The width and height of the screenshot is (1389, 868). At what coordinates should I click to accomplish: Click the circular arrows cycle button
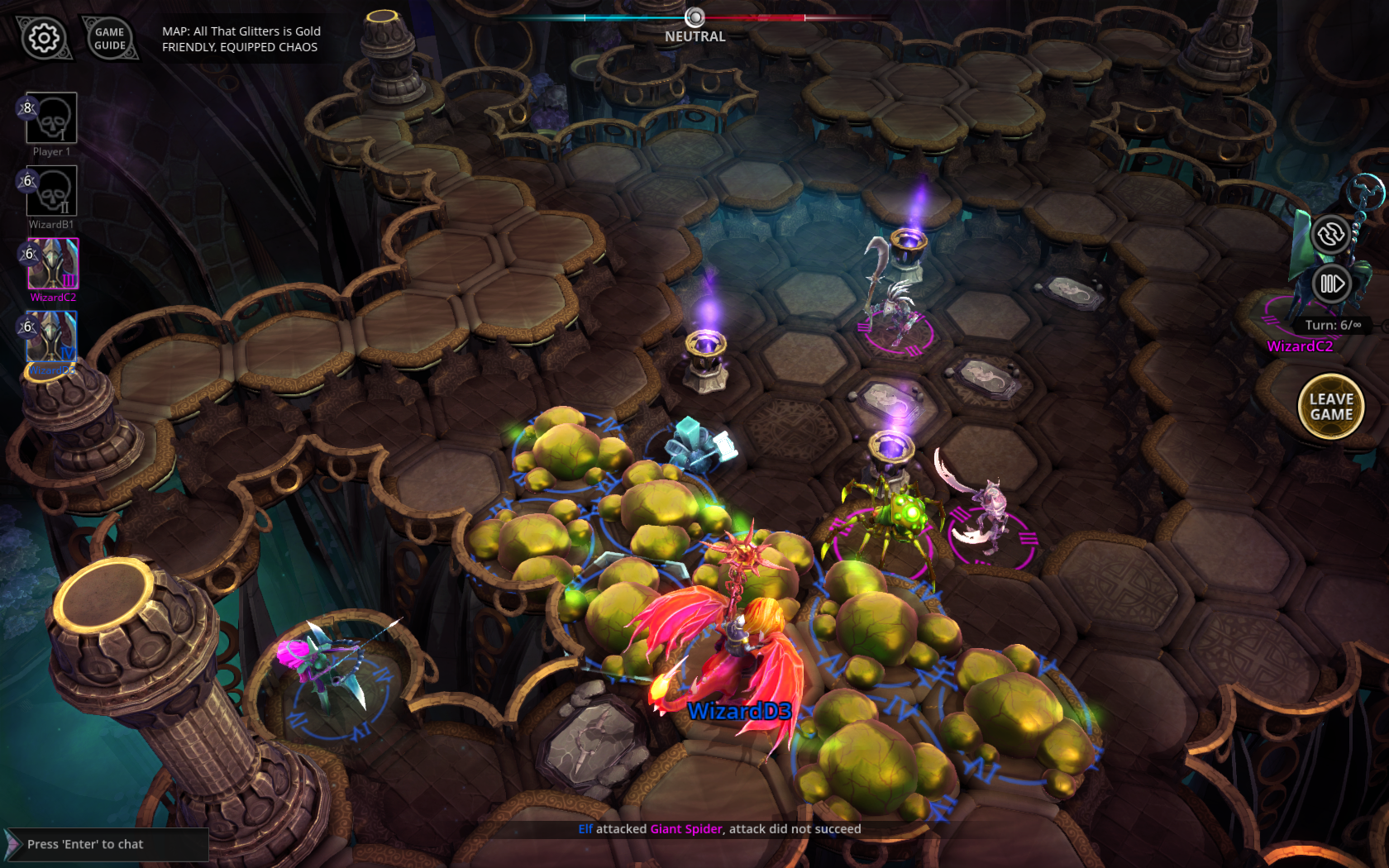pos(1330,235)
